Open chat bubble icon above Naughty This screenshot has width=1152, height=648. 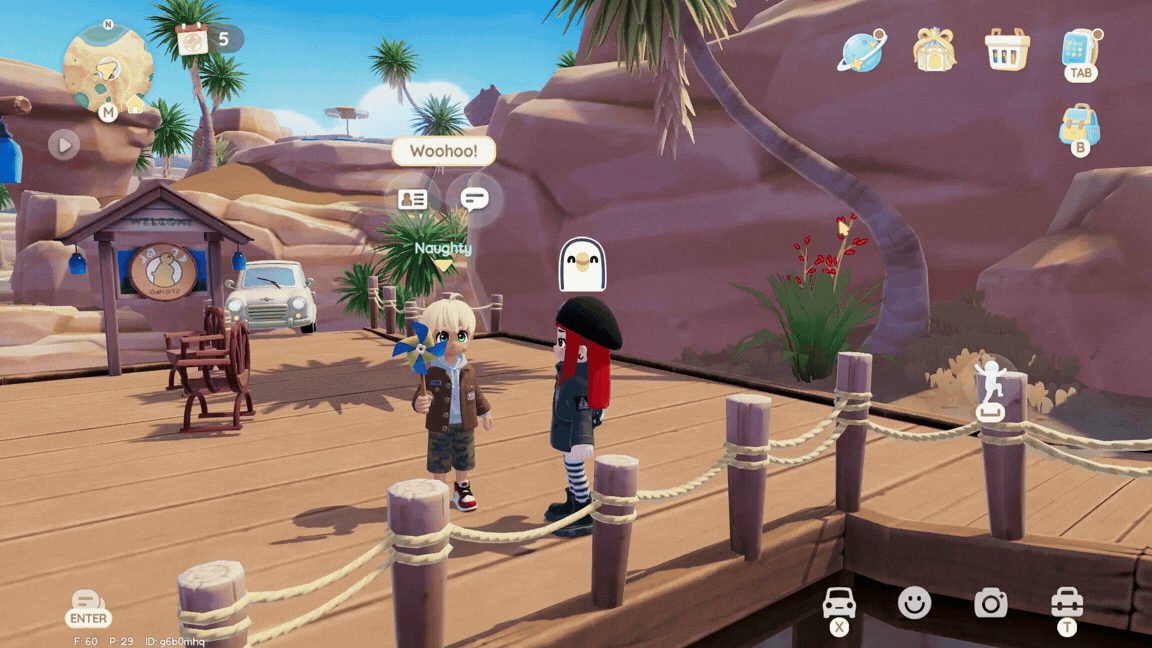475,199
